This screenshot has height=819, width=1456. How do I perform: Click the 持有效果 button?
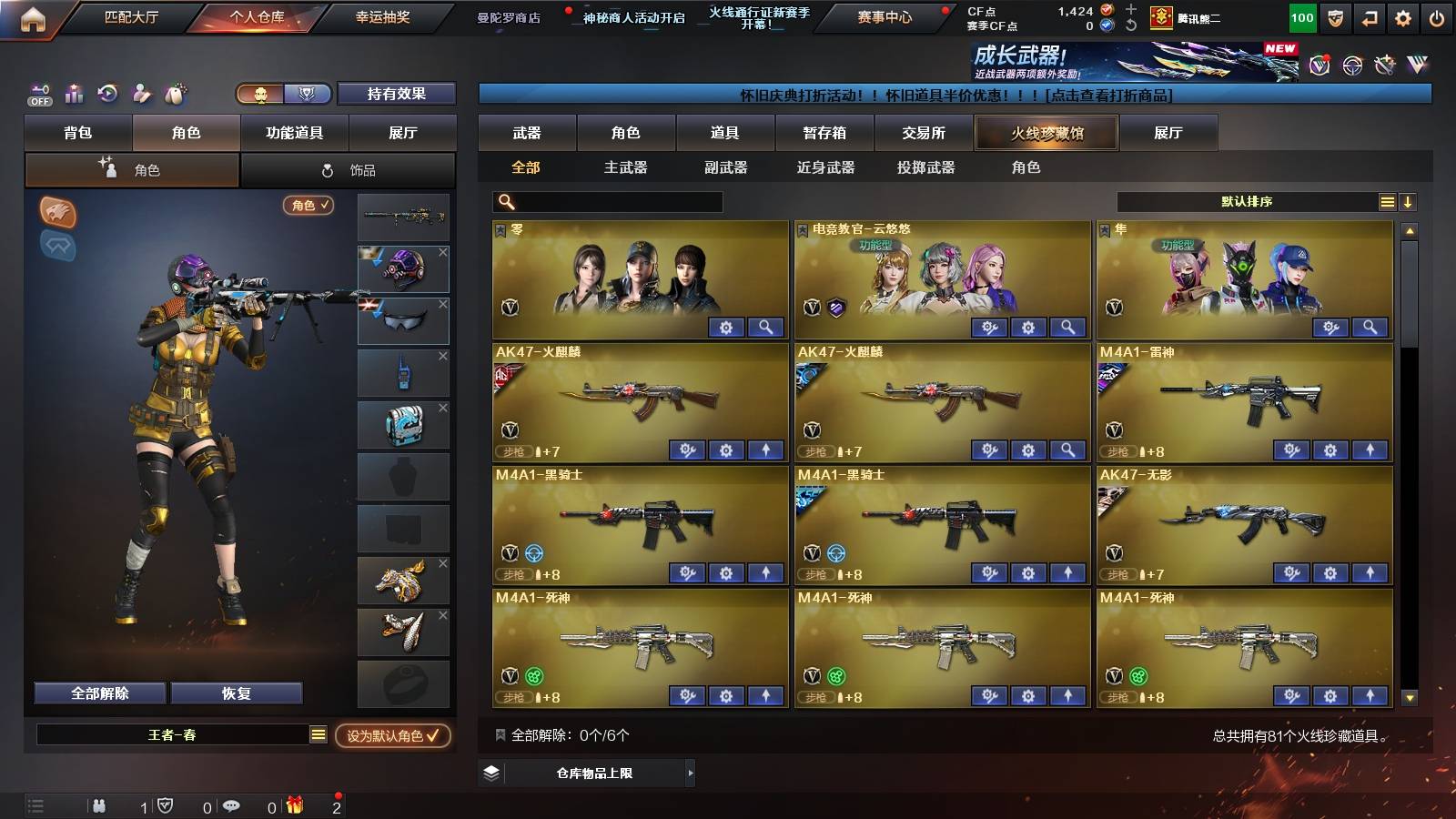click(397, 94)
